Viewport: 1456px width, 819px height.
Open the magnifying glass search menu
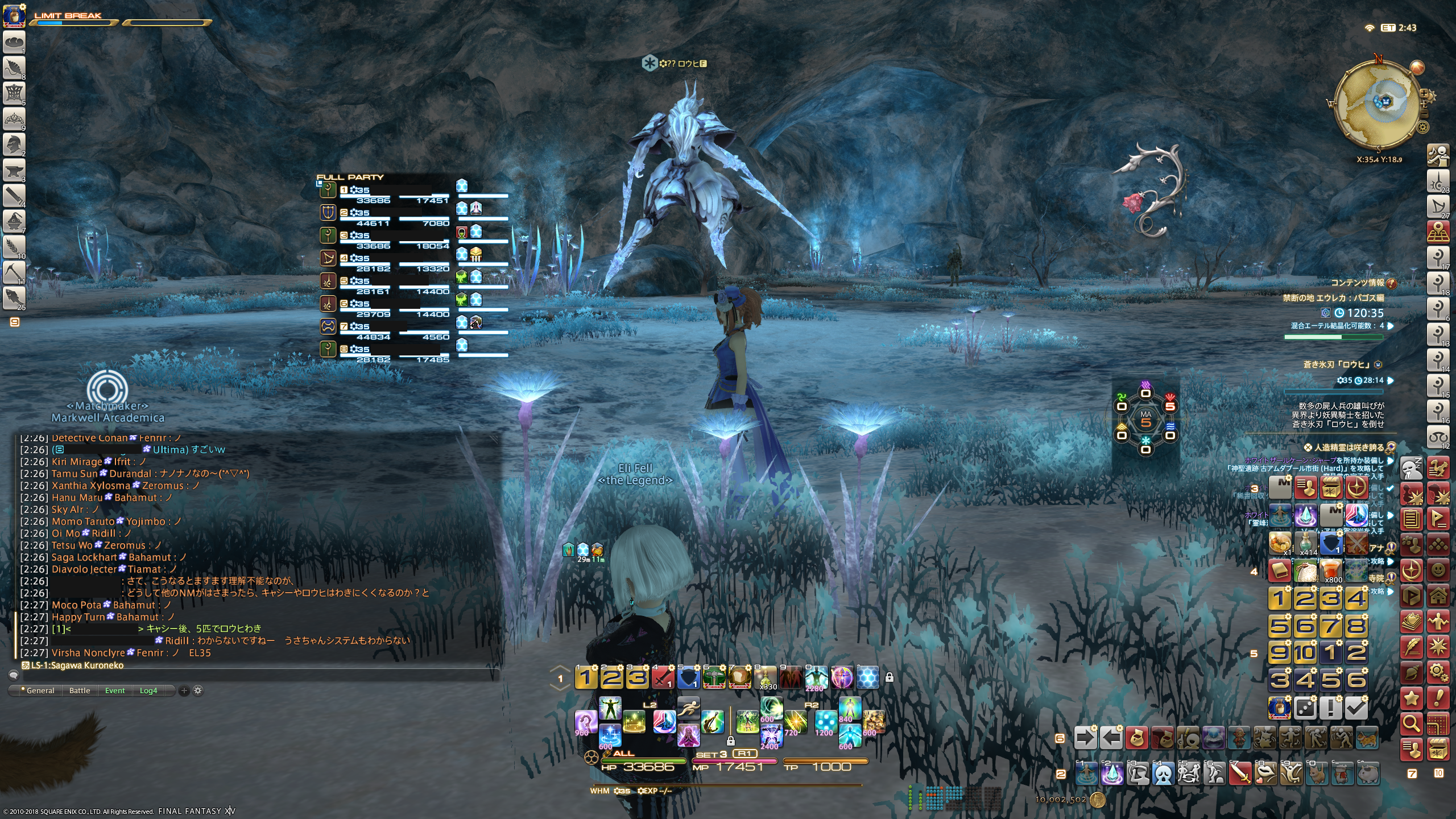(1412, 723)
